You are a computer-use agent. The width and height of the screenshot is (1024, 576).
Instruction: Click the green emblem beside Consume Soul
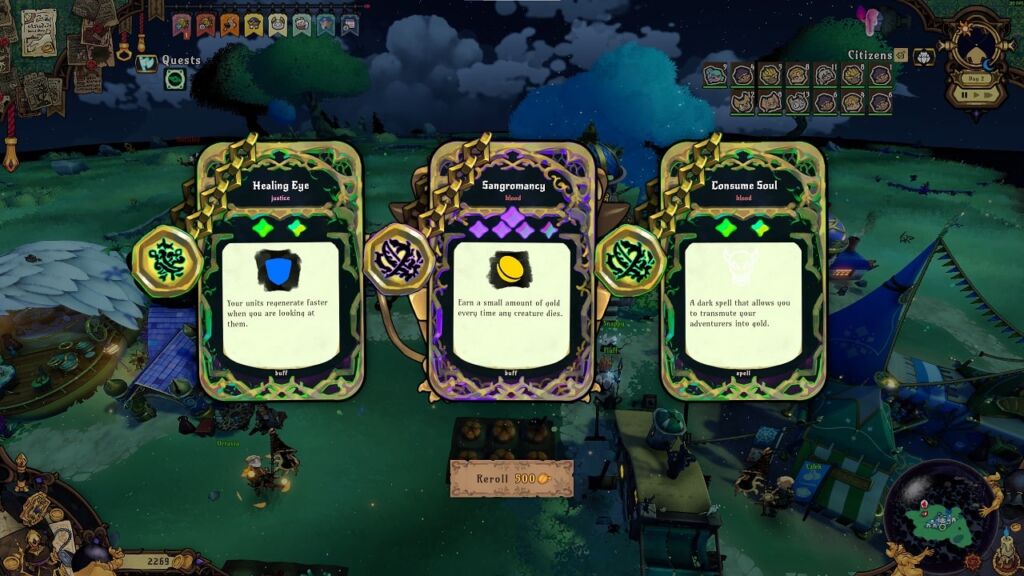coord(630,261)
